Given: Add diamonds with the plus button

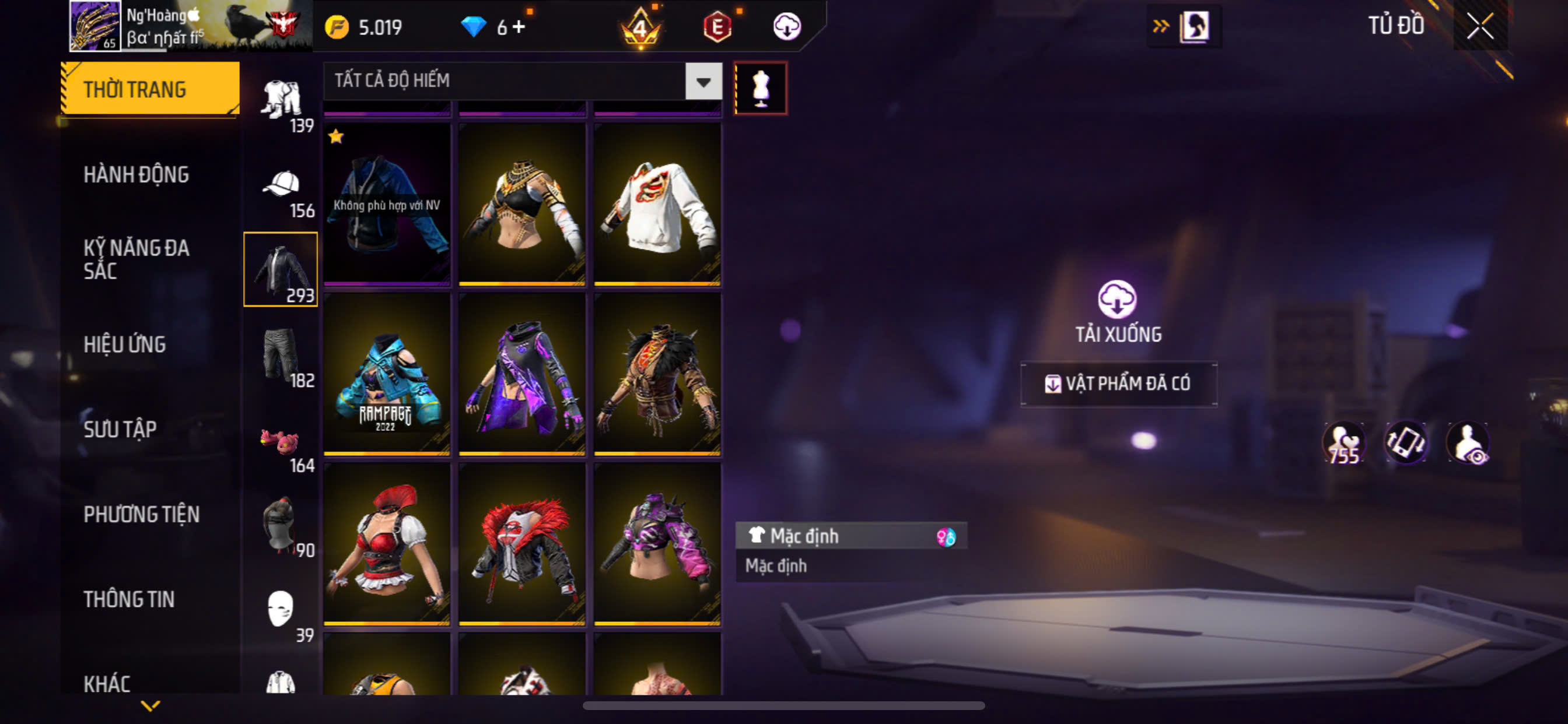Looking at the screenshot, I should [x=519, y=27].
